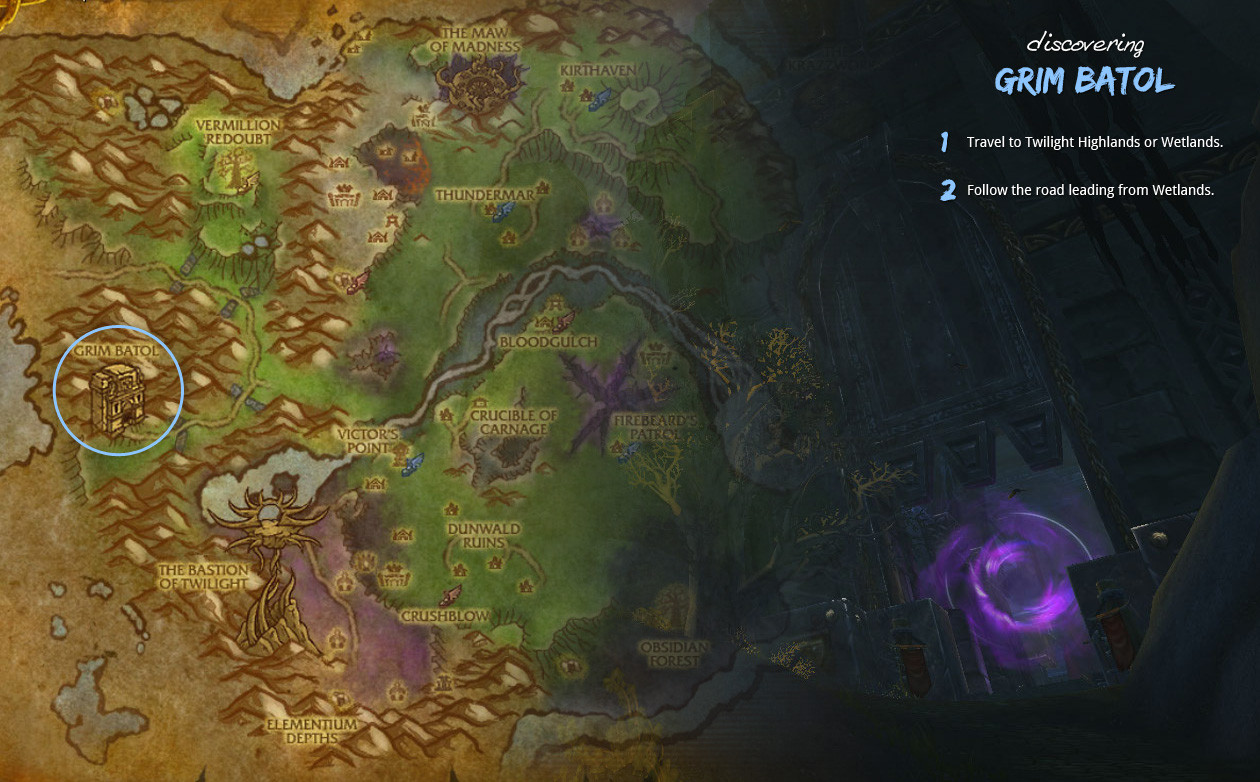The width and height of the screenshot is (1260, 782).
Task: Select the Bloodgulch flight point icon
Action: pos(563,320)
